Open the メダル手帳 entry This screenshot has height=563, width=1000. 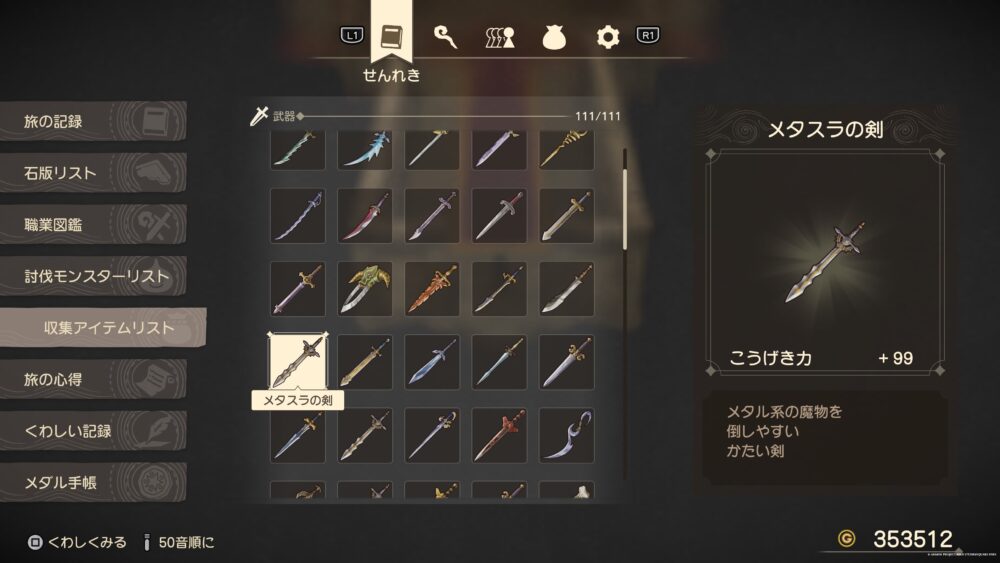pyautogui.click(x=90, y=484)
